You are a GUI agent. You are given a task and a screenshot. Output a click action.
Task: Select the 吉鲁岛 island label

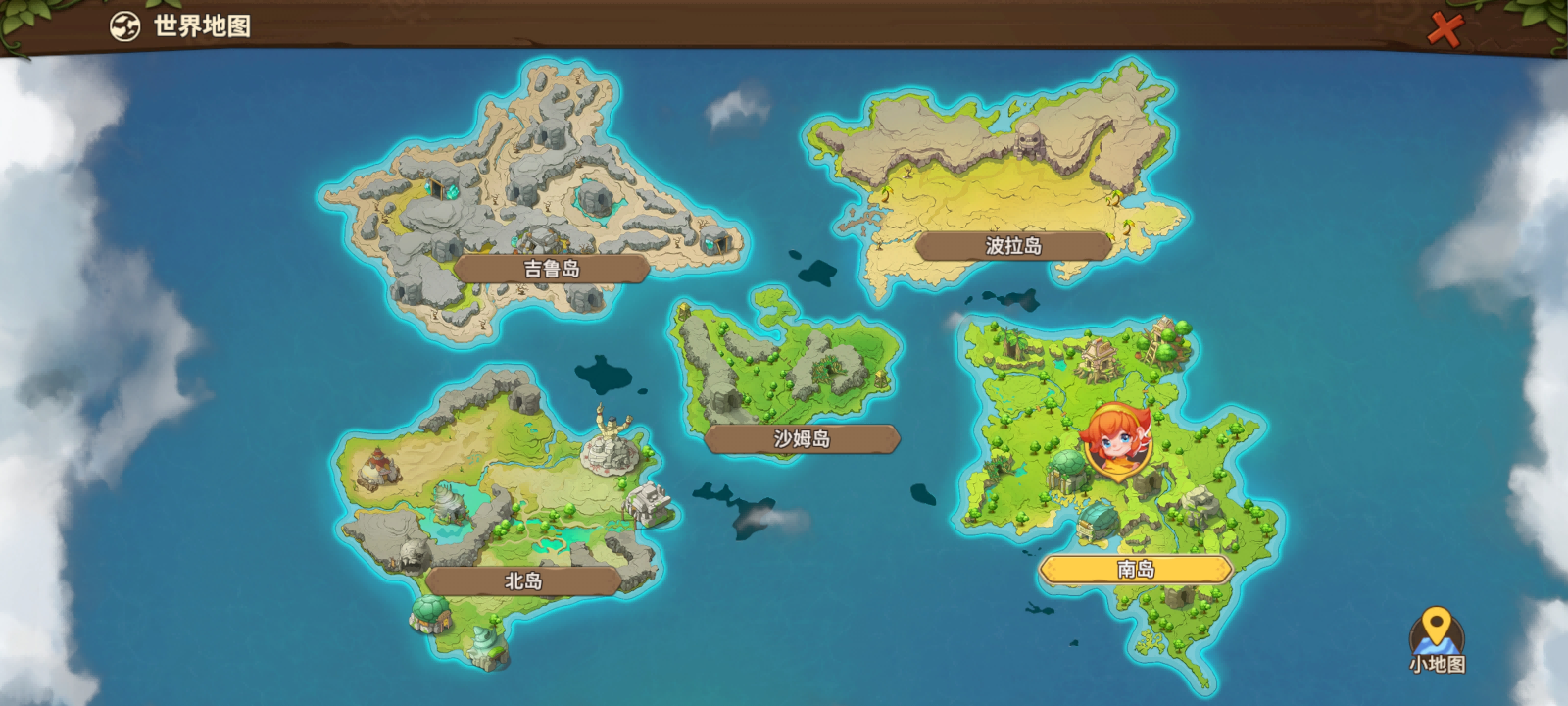[552, 269]
